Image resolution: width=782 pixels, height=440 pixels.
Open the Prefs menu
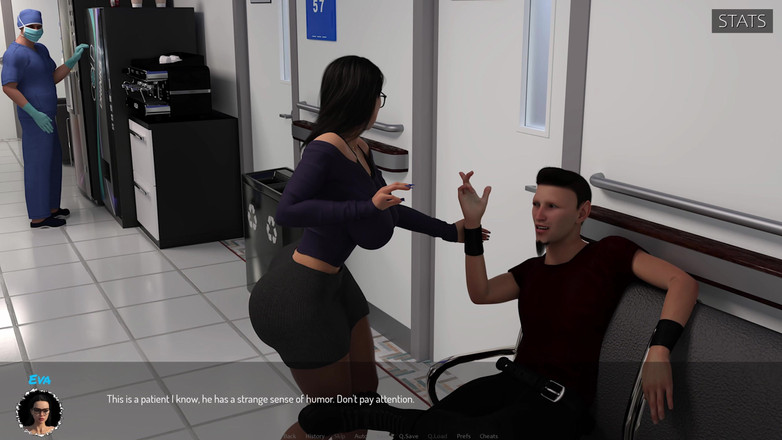(463, 436)
